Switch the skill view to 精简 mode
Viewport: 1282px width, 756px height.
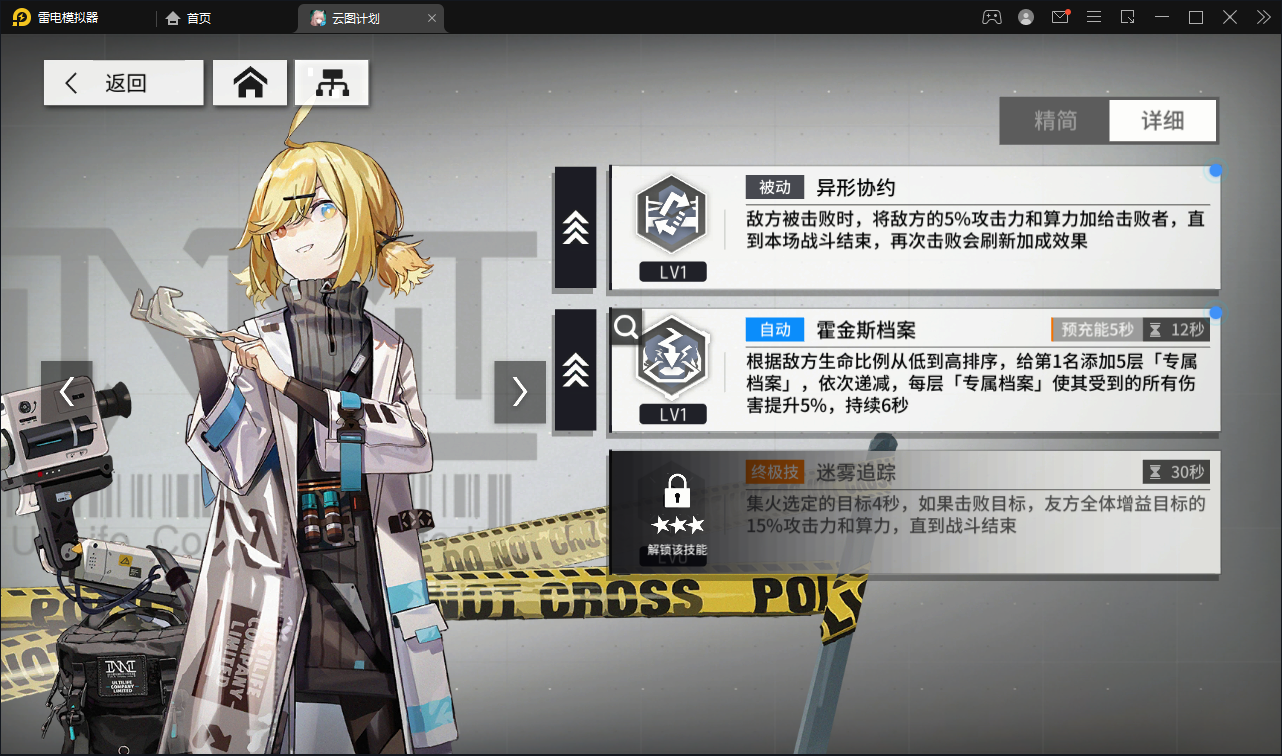pyautogui.click(x=1055, y=120)
